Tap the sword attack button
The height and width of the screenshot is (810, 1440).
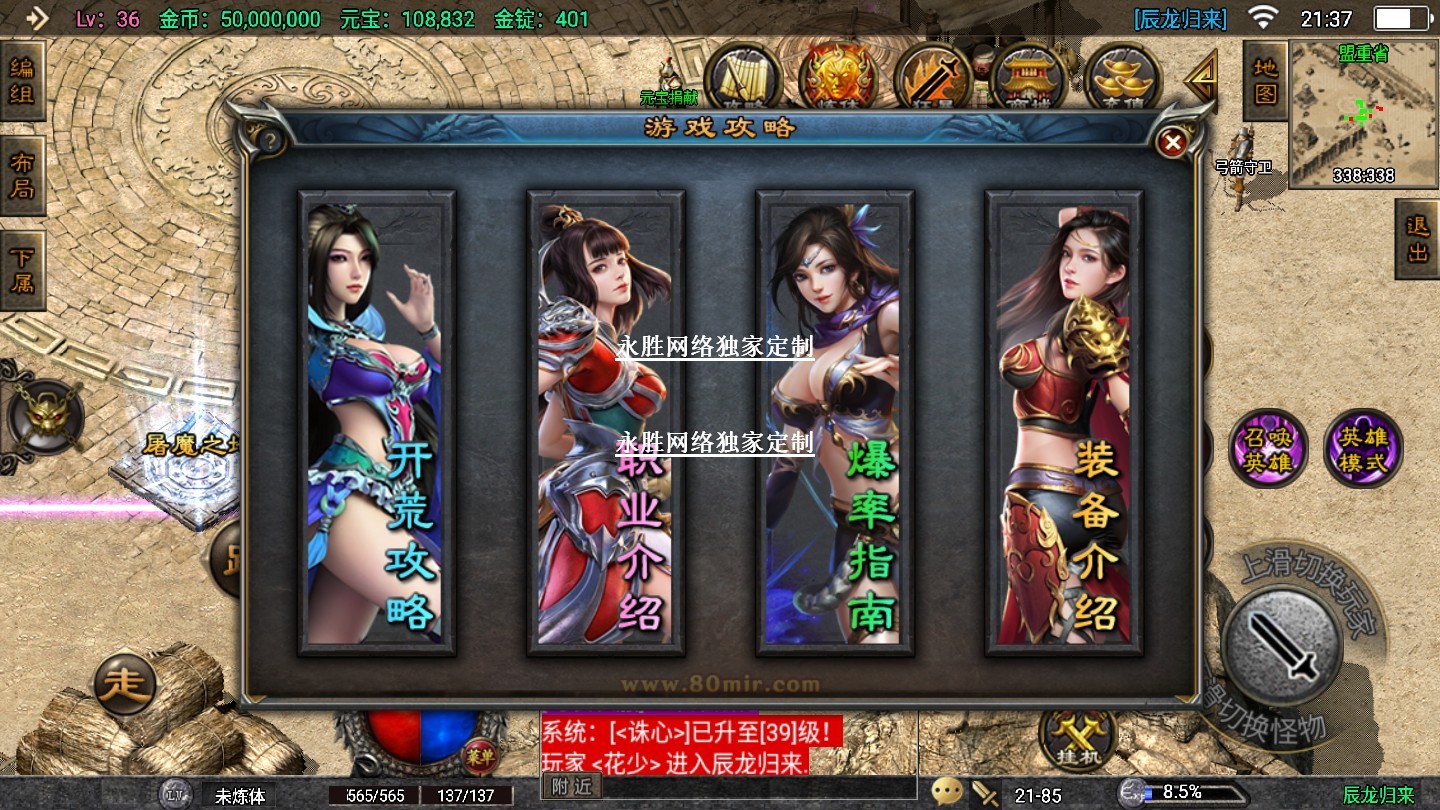point(1281,646)
